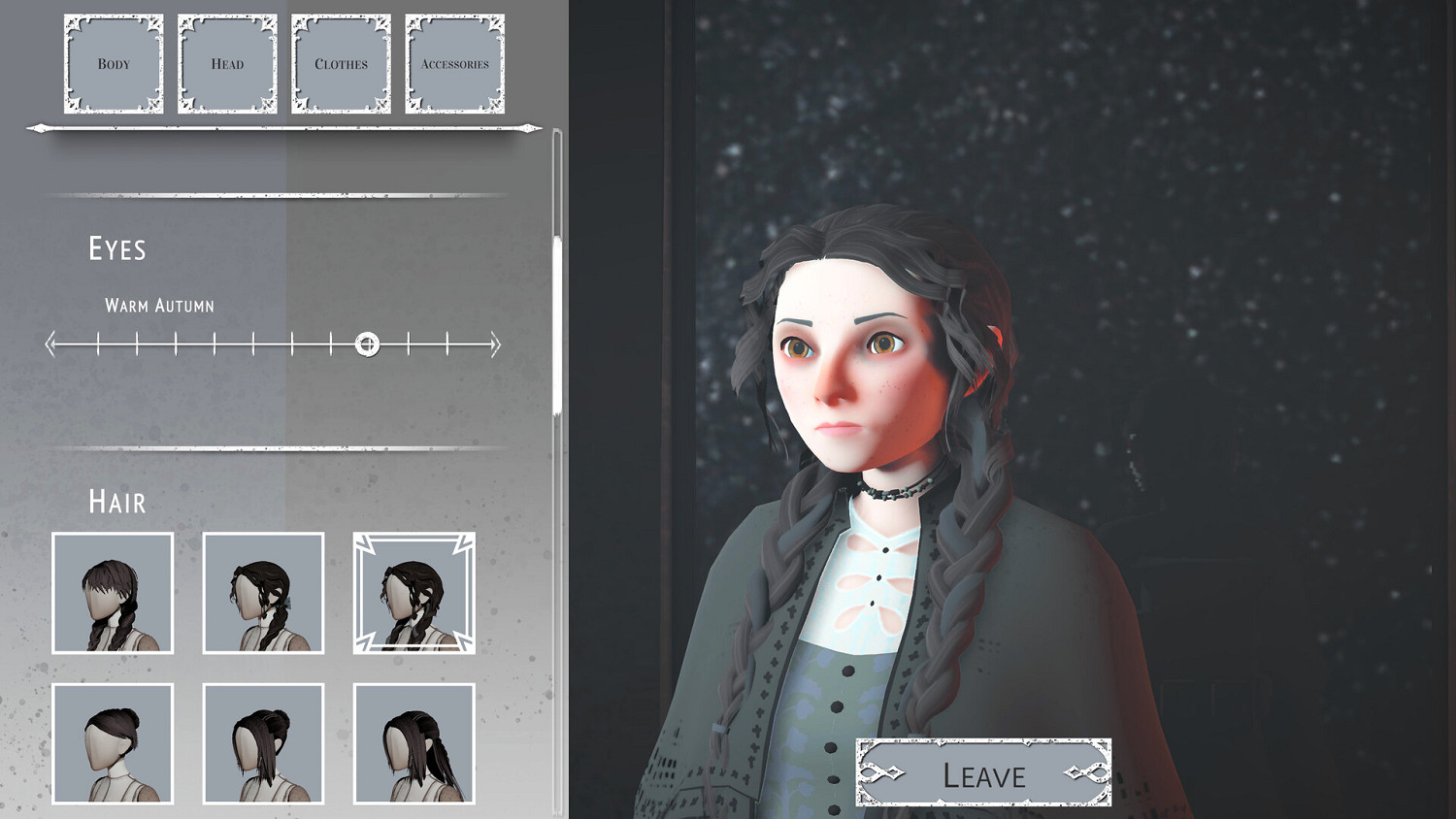Click the rightmost arrow of the eyes slider
The height and width of the screenshot is (819, 1456).
497,344
